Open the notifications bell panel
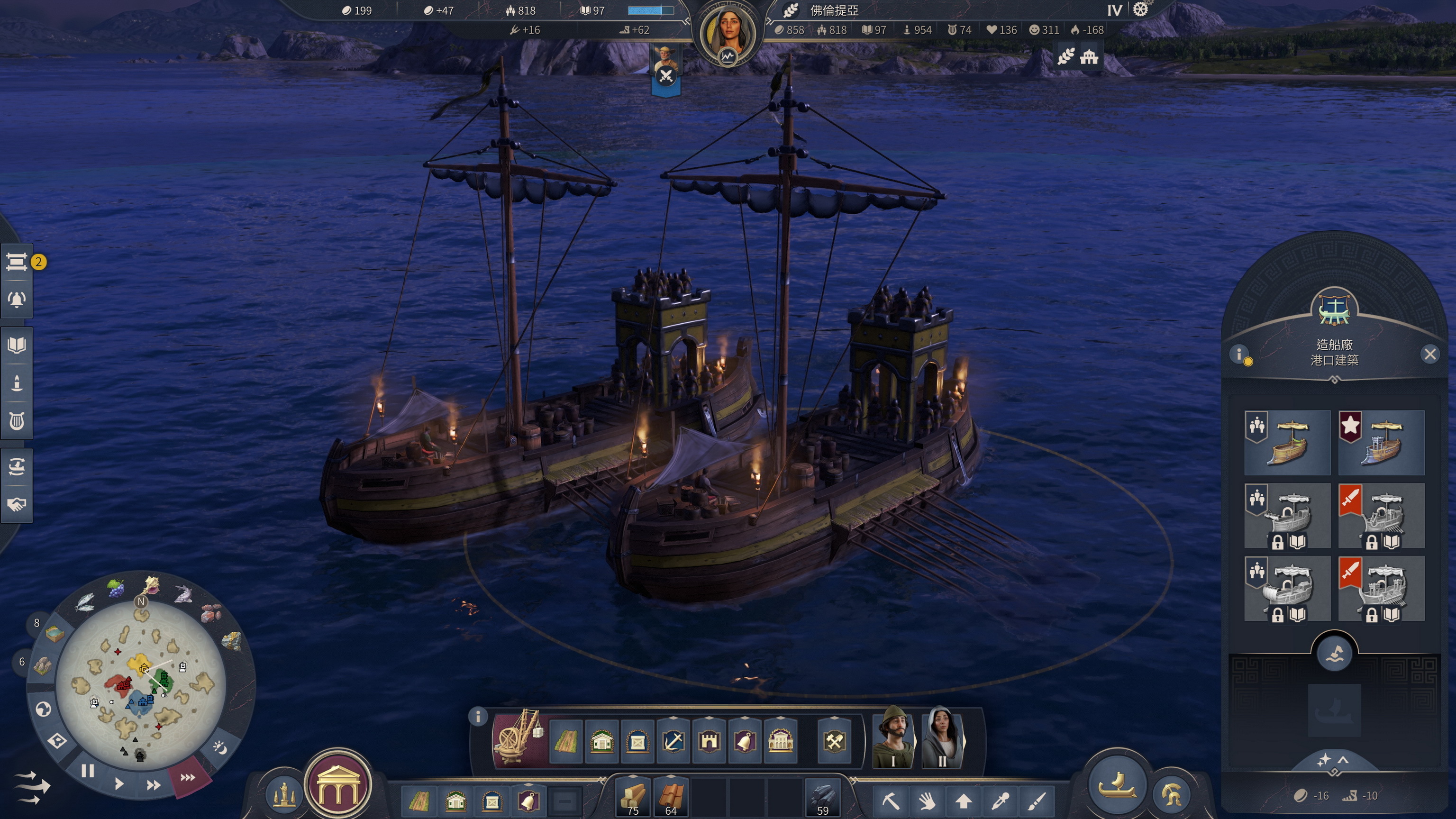Viewport: 1456px width, 819px height. click(17, 299)
